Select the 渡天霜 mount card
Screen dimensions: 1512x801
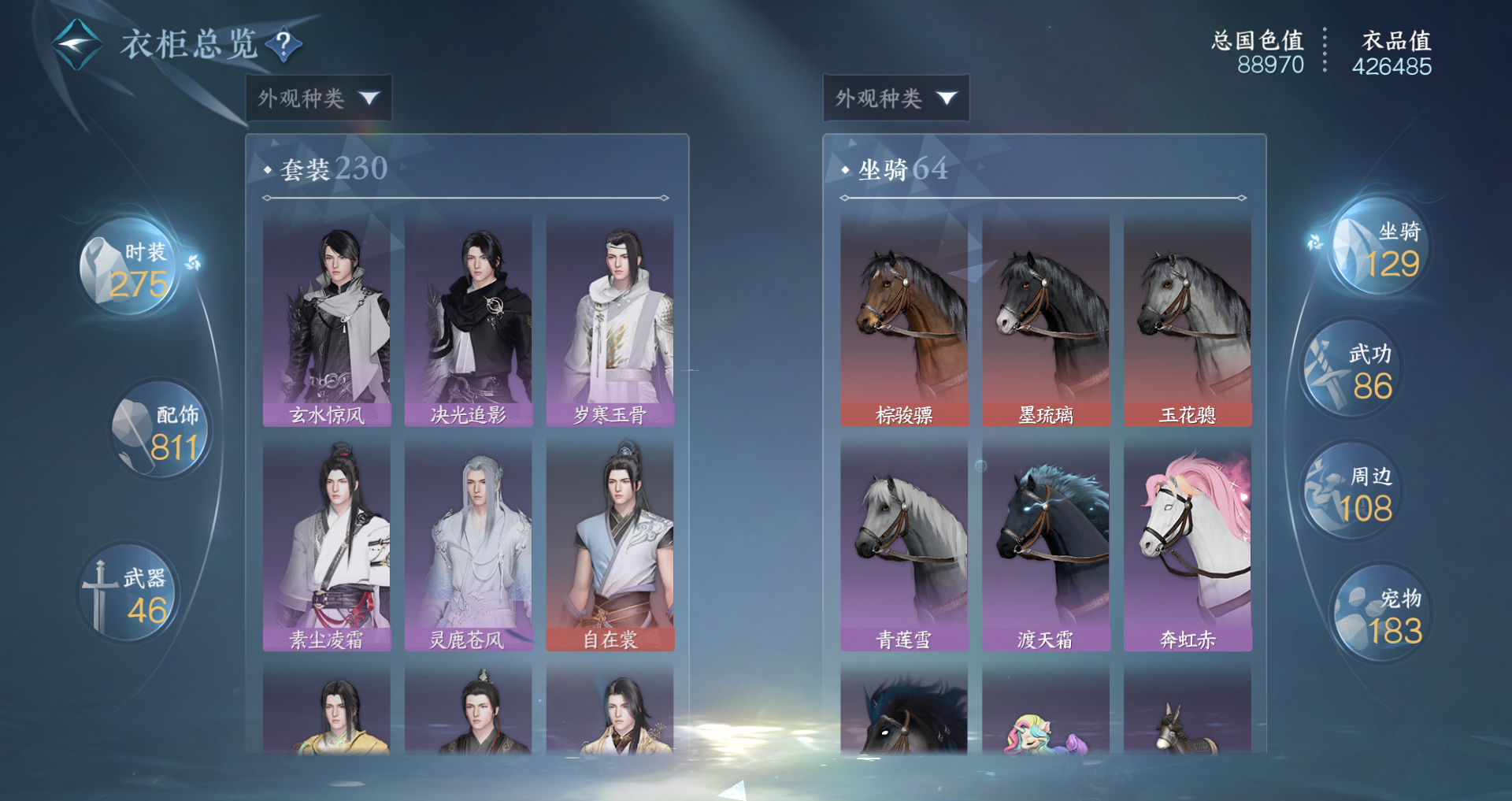point(1046,546)
